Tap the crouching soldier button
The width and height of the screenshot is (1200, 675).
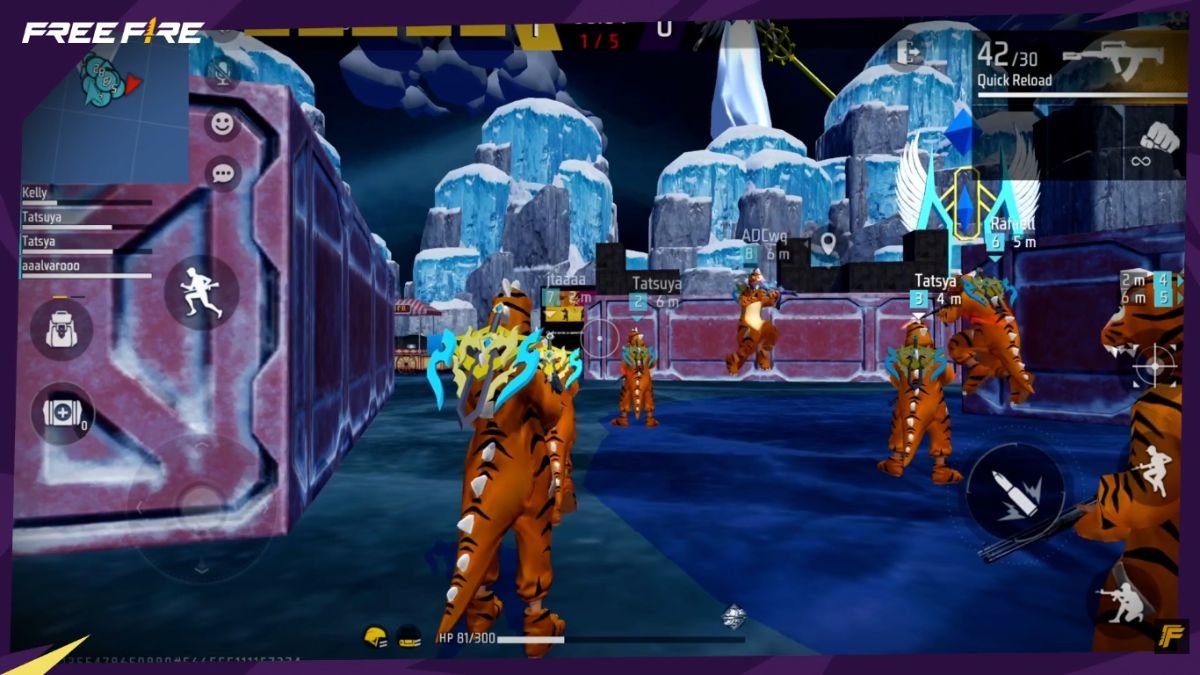pyautogui.click(x=1123, y=601)
